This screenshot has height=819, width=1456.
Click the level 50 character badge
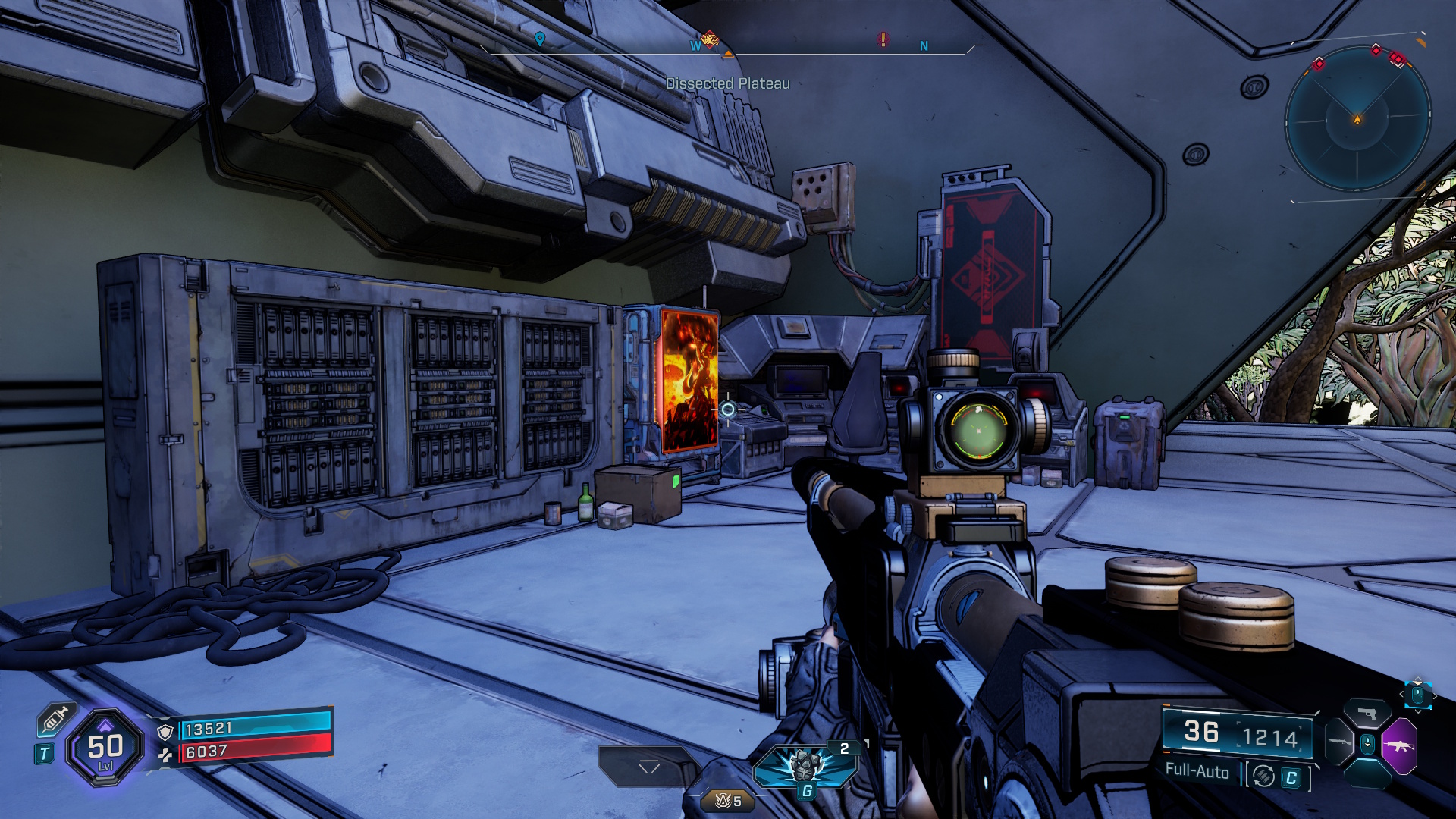click(105, 748)
